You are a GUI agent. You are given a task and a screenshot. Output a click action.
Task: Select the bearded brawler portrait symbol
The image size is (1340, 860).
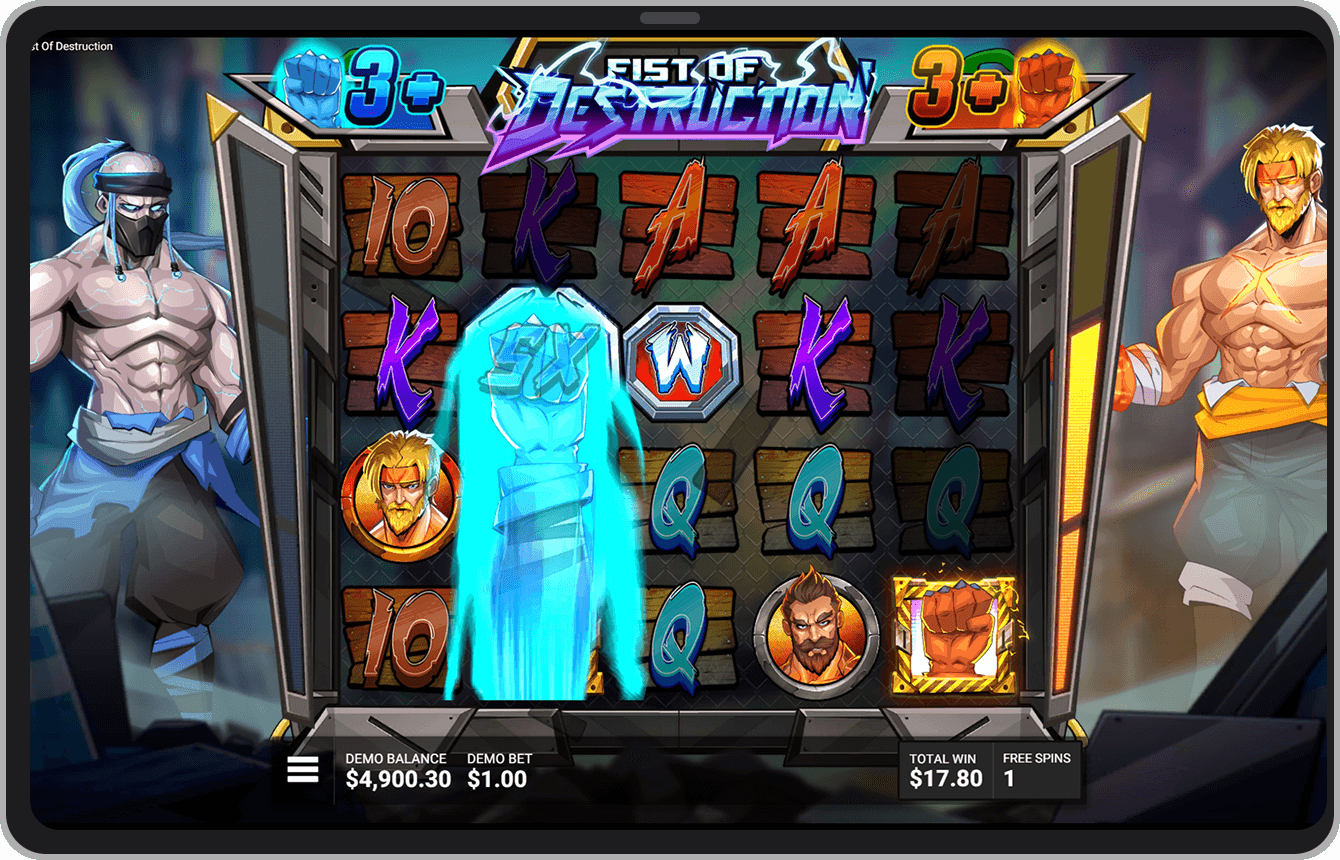[x=817, y=632]
